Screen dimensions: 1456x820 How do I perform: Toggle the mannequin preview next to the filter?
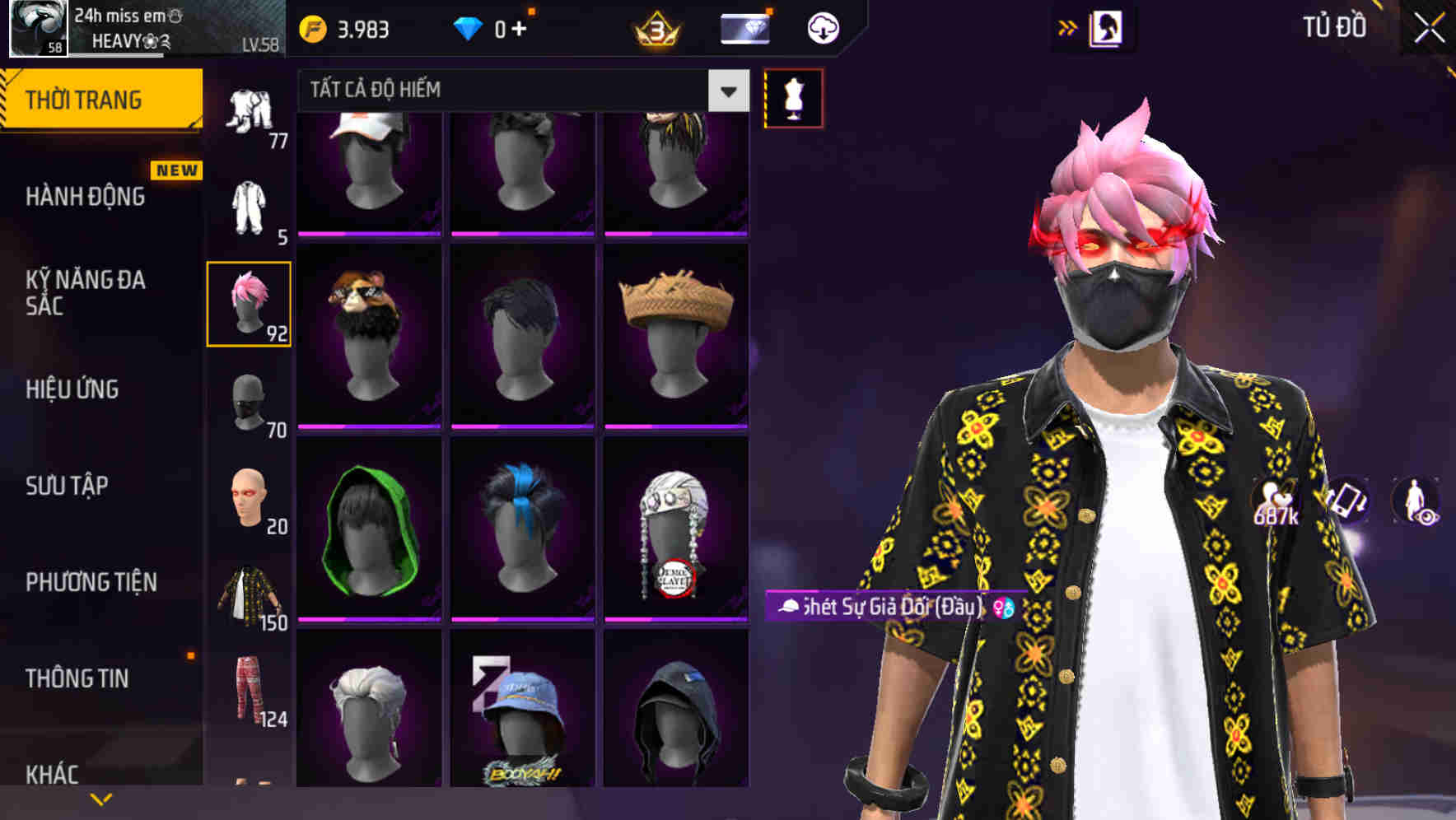793,97
